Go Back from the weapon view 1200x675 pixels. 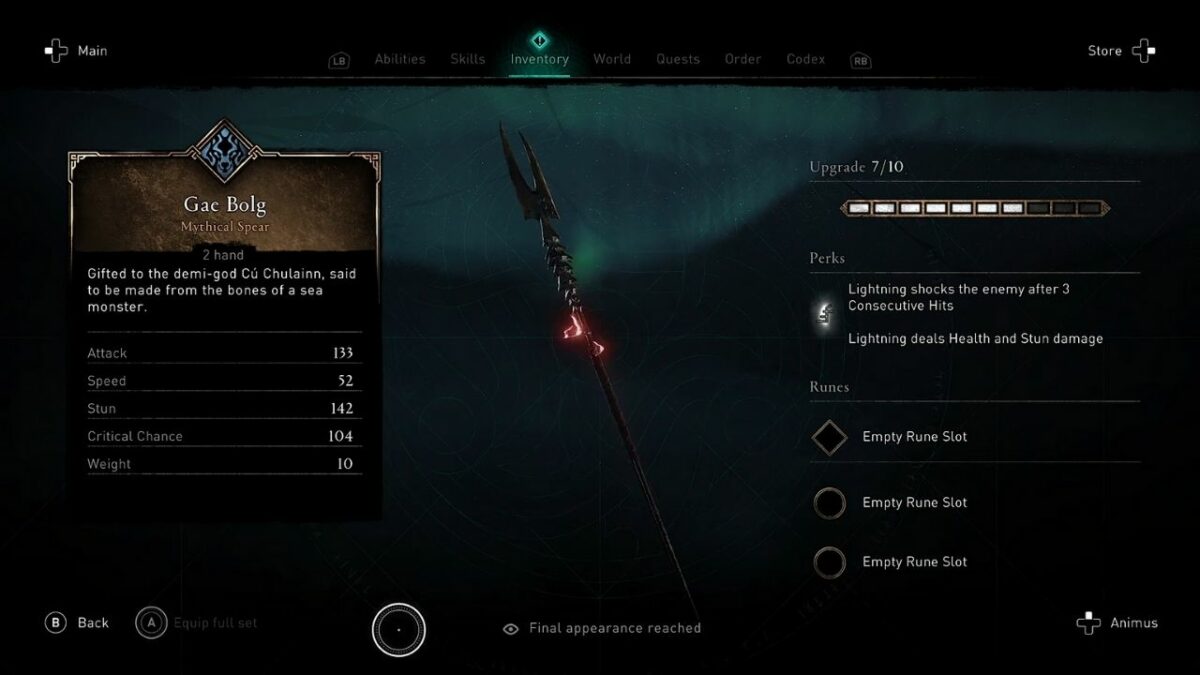(x=76, y=623)
